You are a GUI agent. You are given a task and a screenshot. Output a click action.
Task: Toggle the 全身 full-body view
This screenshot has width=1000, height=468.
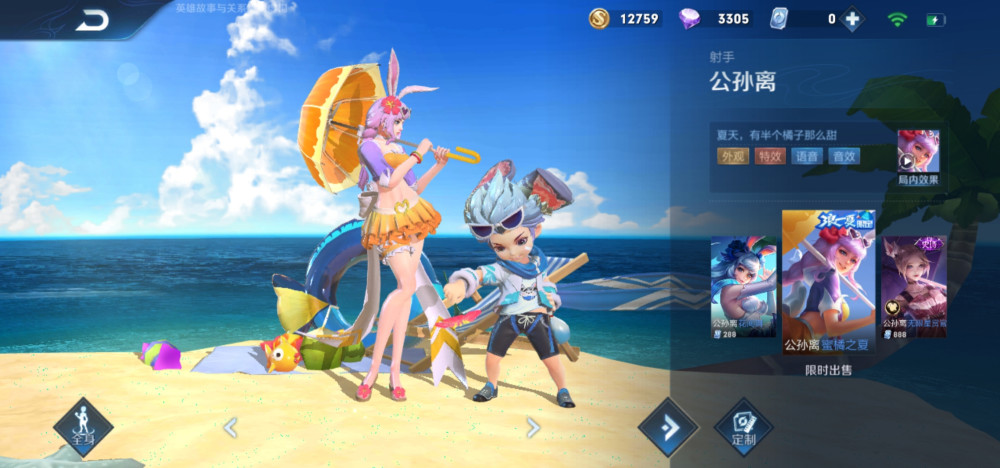(83, 427)
